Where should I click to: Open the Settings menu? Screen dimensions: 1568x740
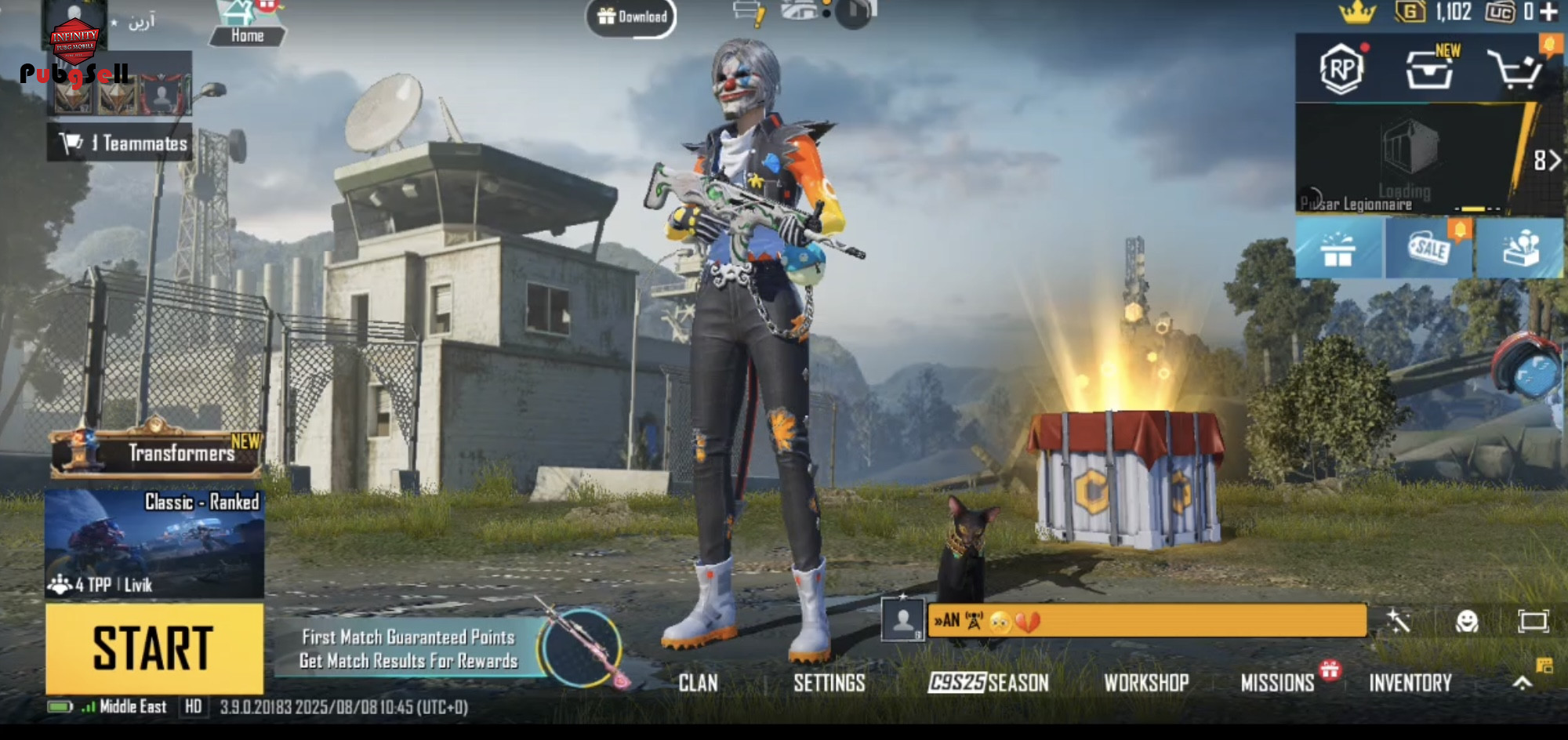click(829, 684)
